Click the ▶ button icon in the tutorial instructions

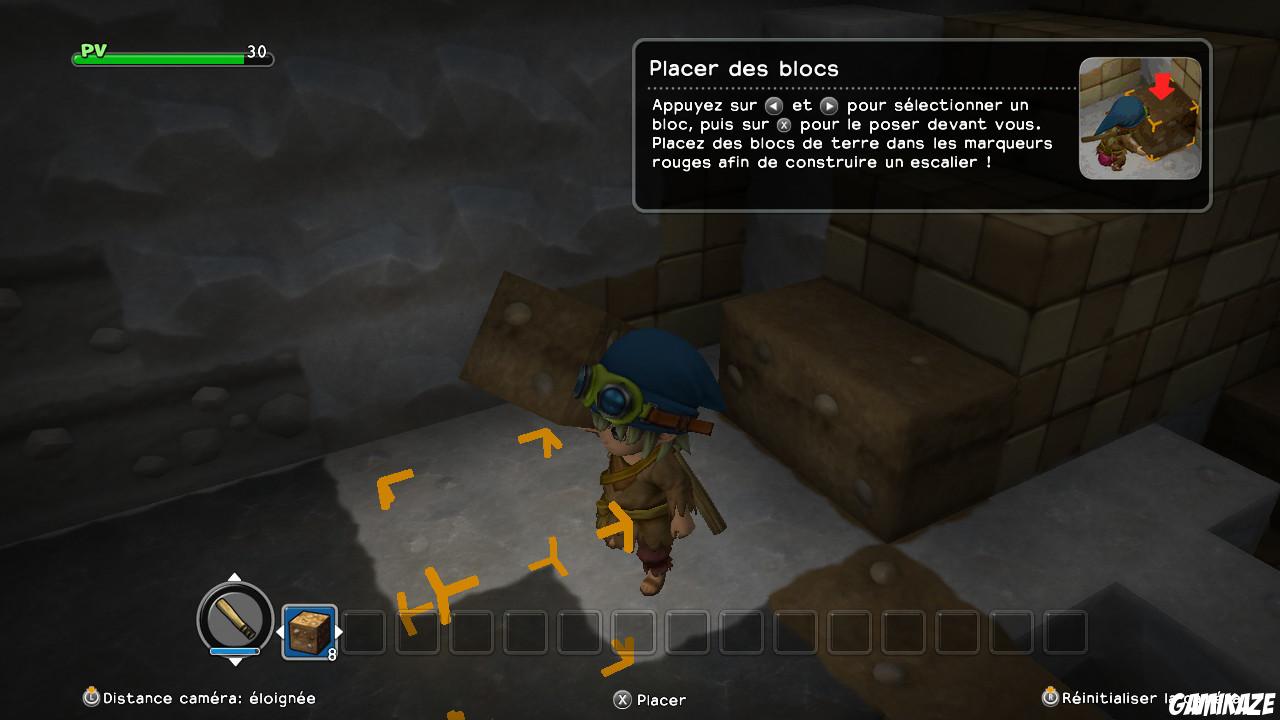click(x=828, y=104)
